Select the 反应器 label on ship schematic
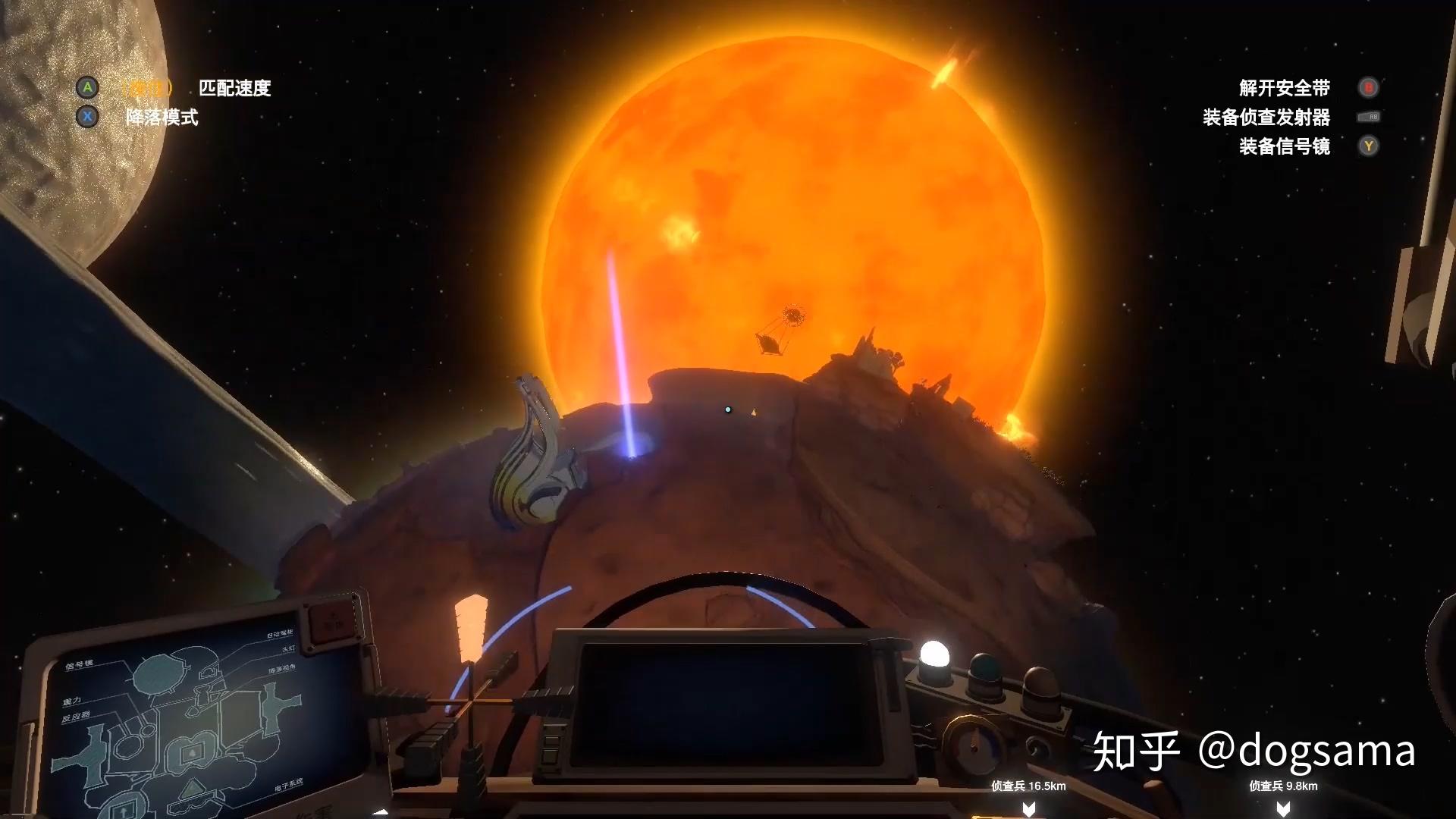The image size is (1456, 819). point(77,714)
